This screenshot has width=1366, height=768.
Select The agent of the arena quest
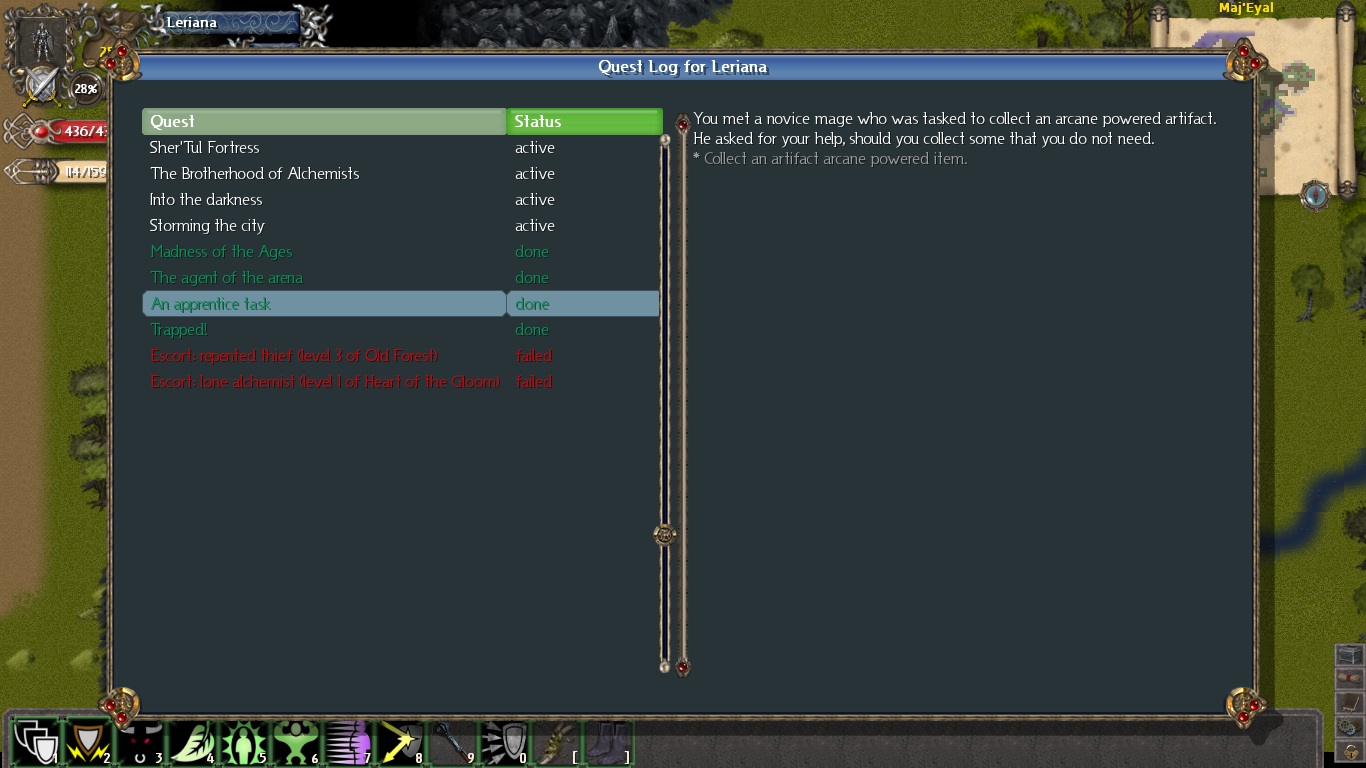226,278
